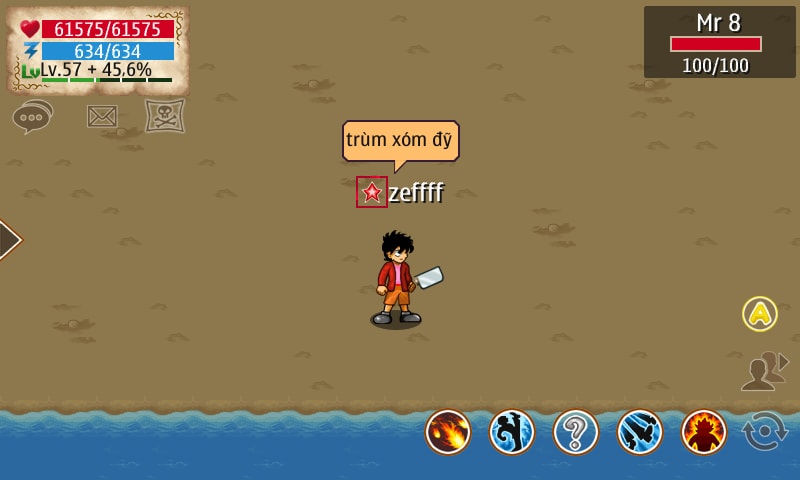Select the Mr 8 target panel
Viewport: 800px width, 480px height.
pos(720,42)
